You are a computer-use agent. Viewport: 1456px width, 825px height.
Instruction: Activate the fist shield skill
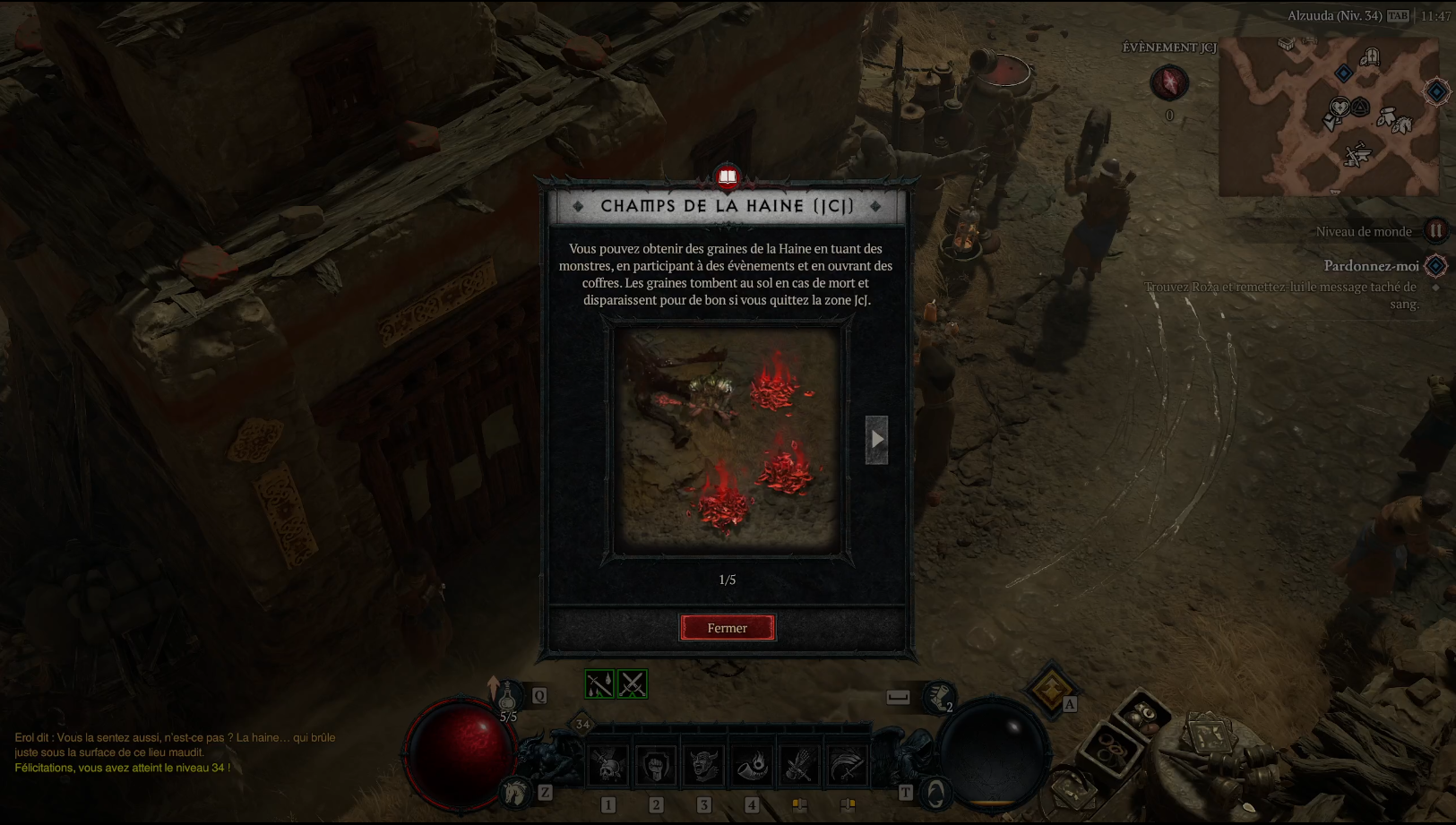[656, 766]
